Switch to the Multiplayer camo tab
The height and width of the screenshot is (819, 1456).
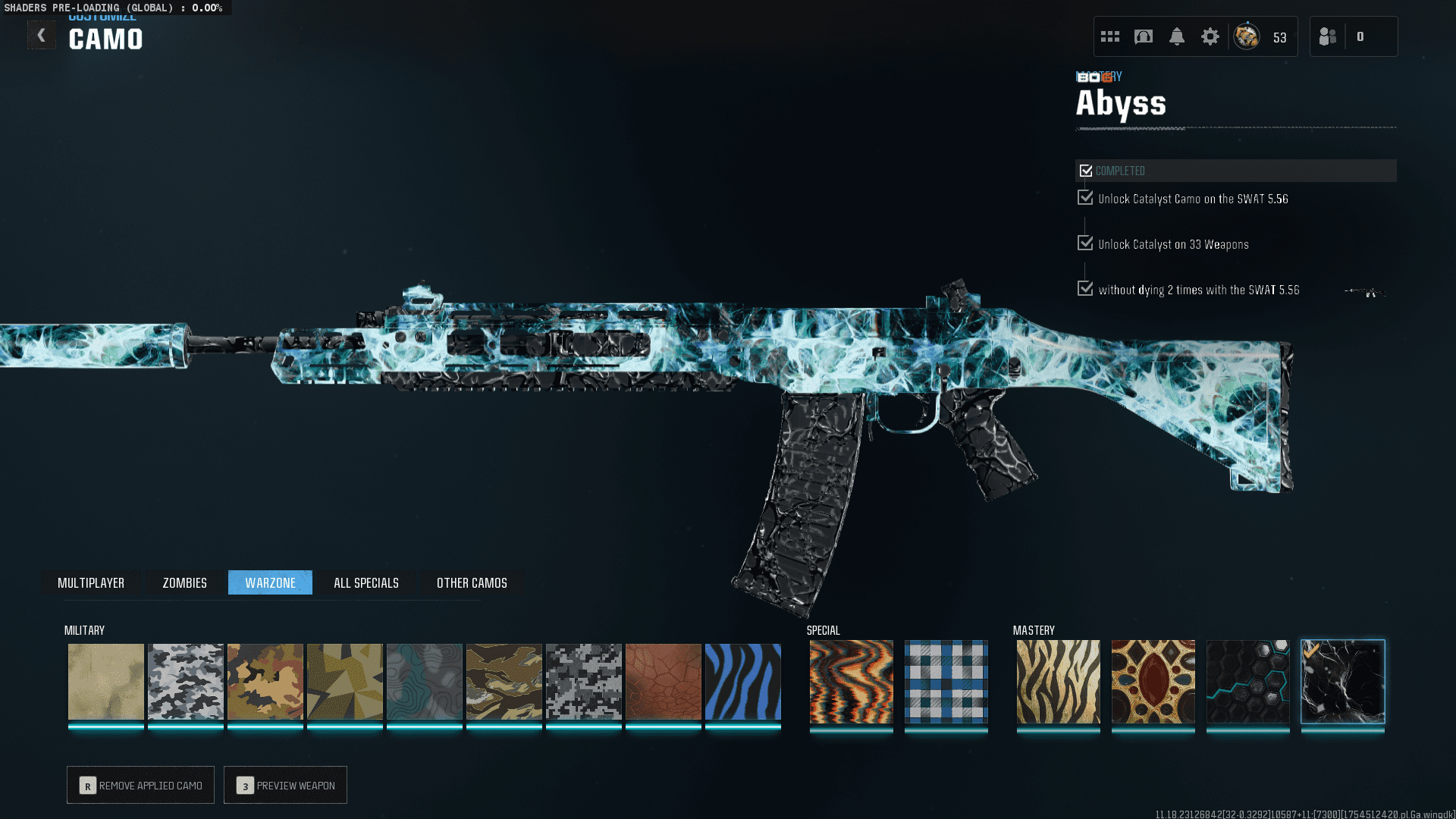91,582
